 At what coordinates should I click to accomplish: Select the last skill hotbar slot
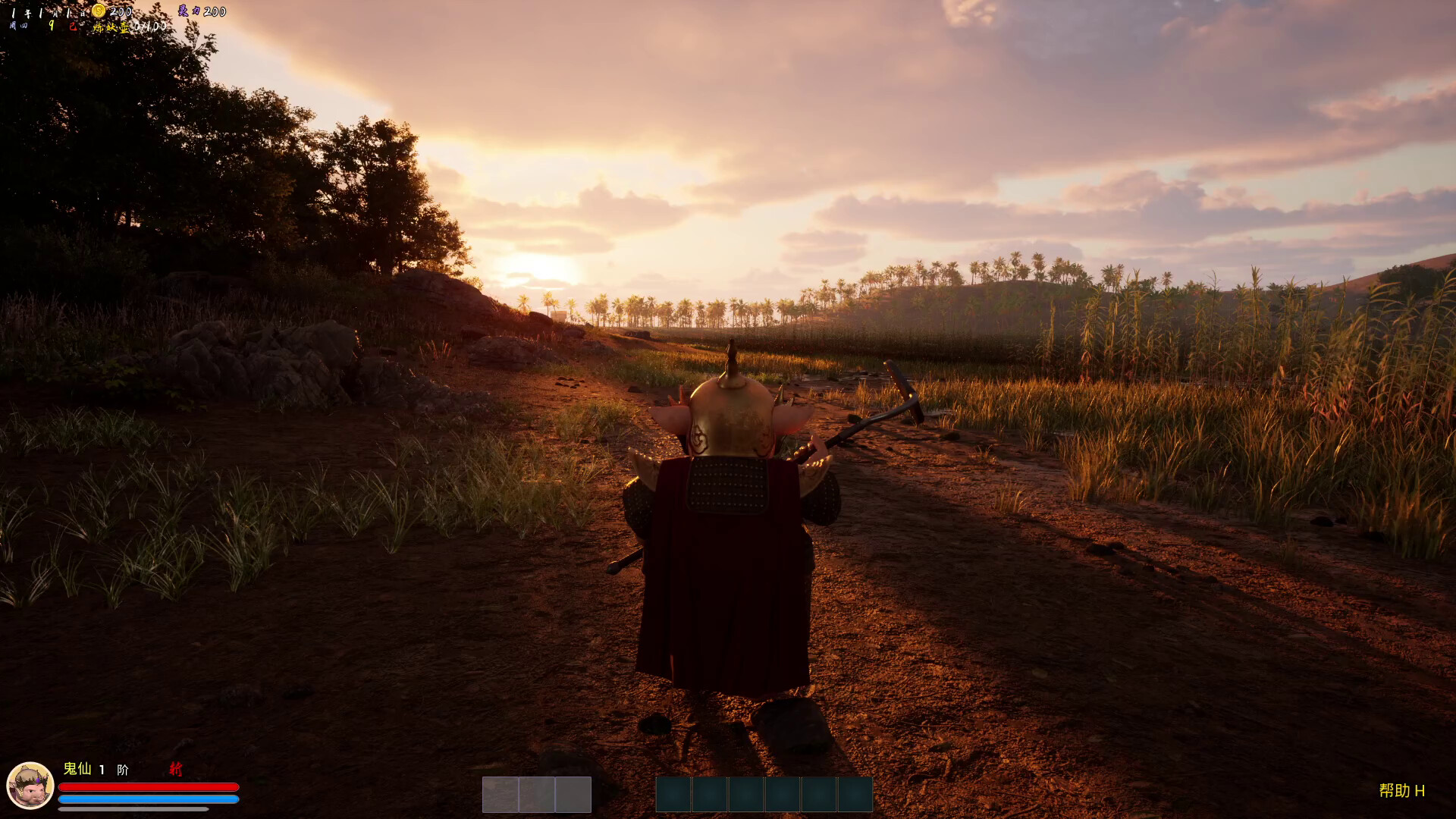click(x=855, y=794)
